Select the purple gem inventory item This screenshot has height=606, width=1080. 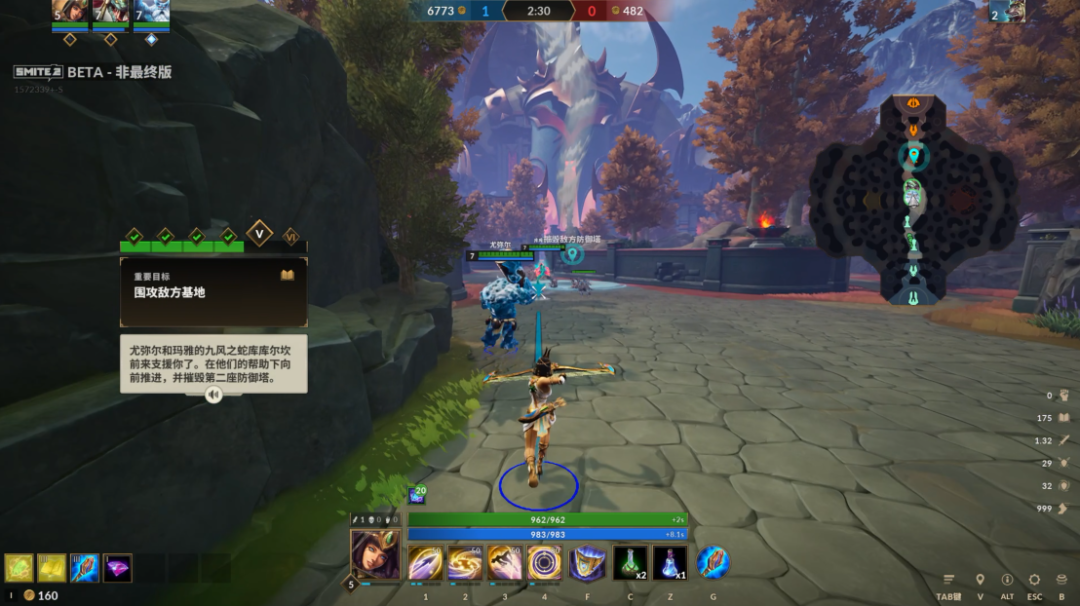118,568
